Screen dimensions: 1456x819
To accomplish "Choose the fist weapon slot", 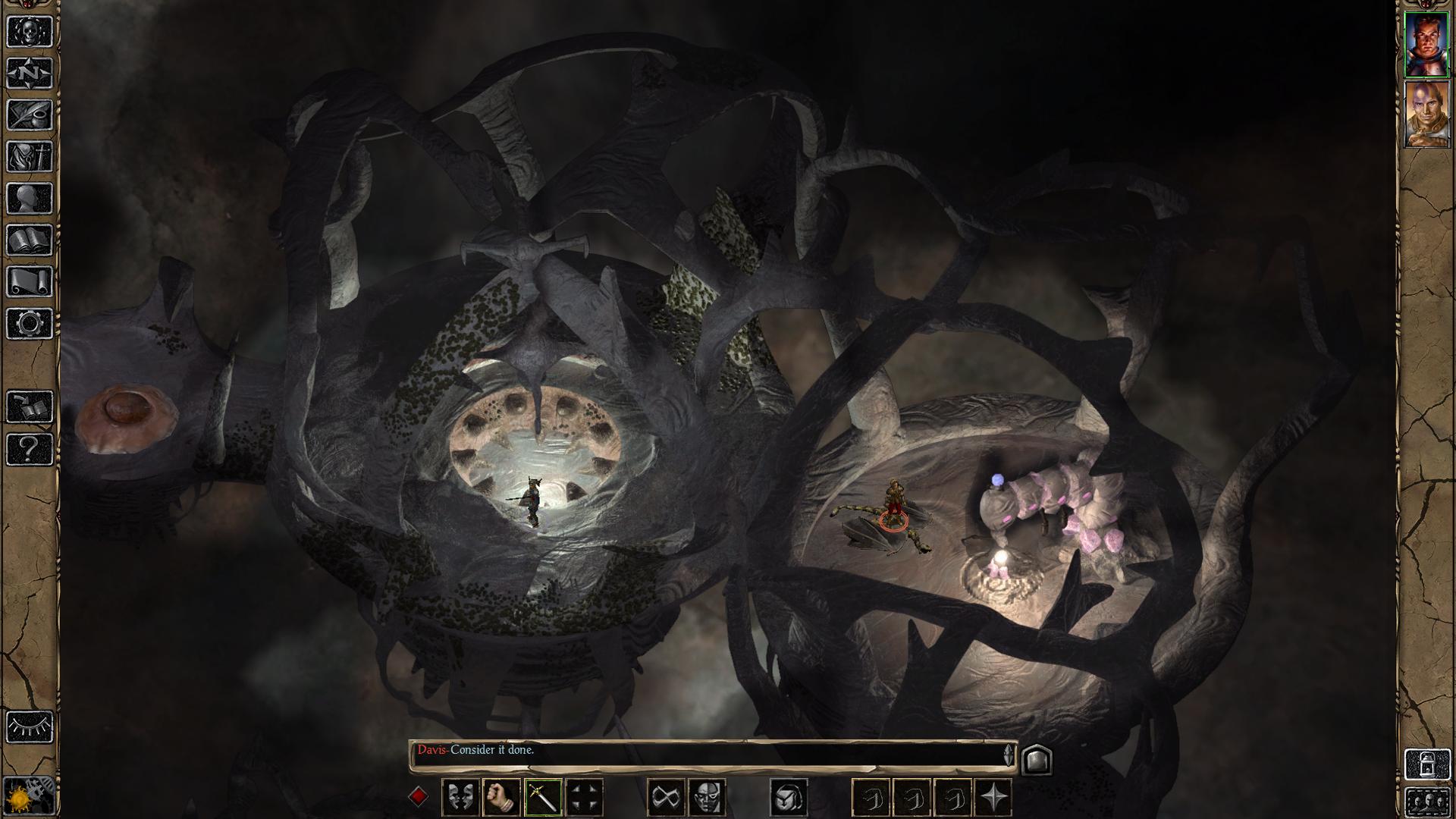I will coord(500,798).
